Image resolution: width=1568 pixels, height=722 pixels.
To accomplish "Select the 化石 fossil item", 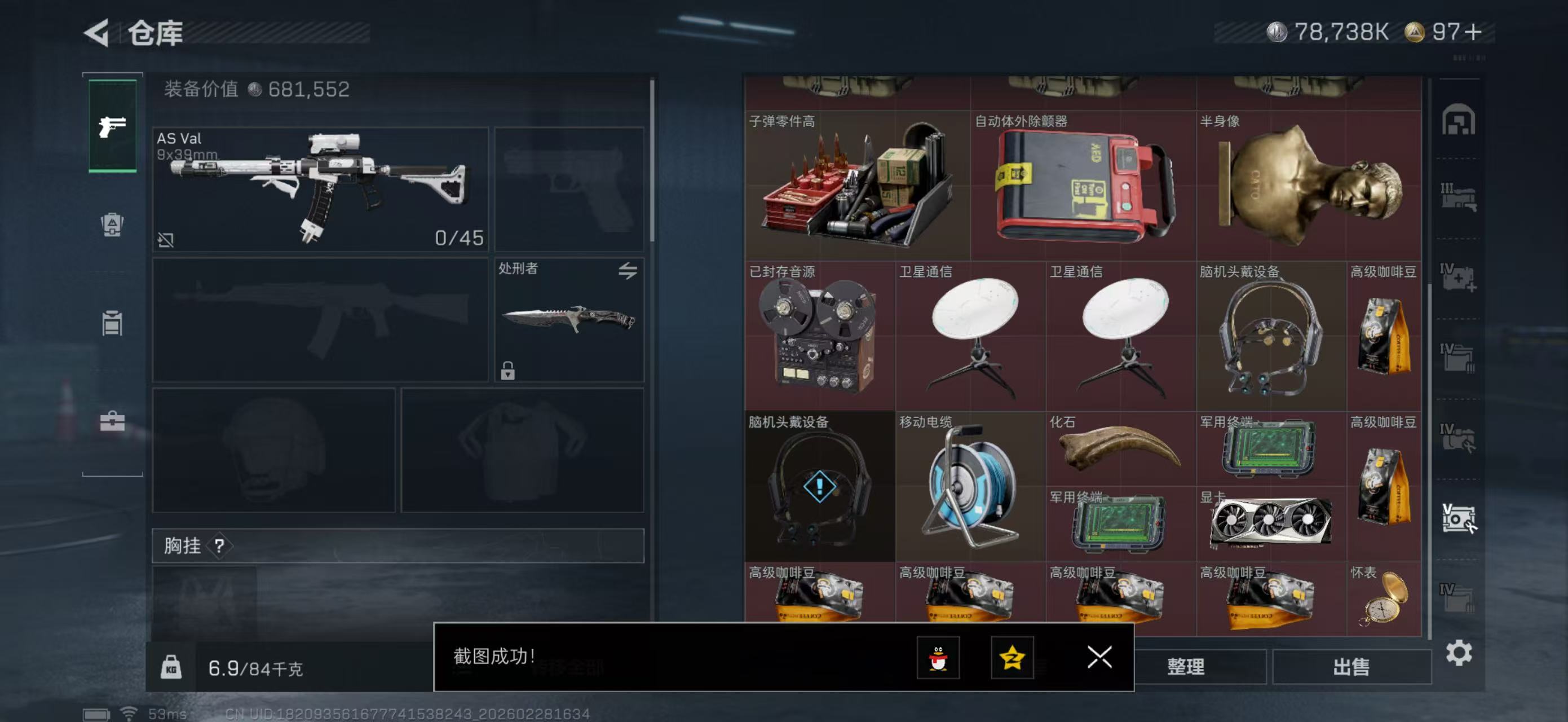I will [x=1120, y=448].
